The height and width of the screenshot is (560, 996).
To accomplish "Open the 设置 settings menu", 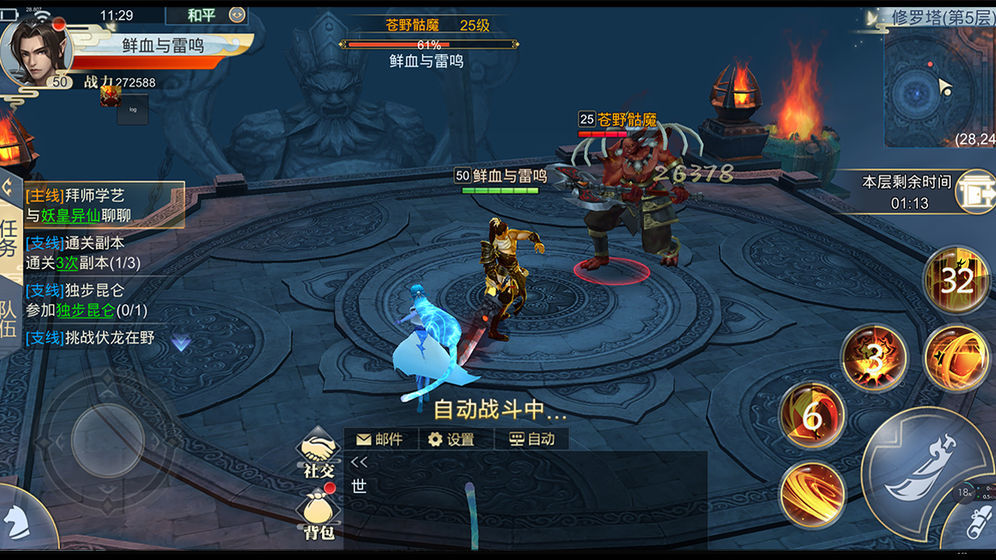I will pyautogui.click(x=451, y=439).
